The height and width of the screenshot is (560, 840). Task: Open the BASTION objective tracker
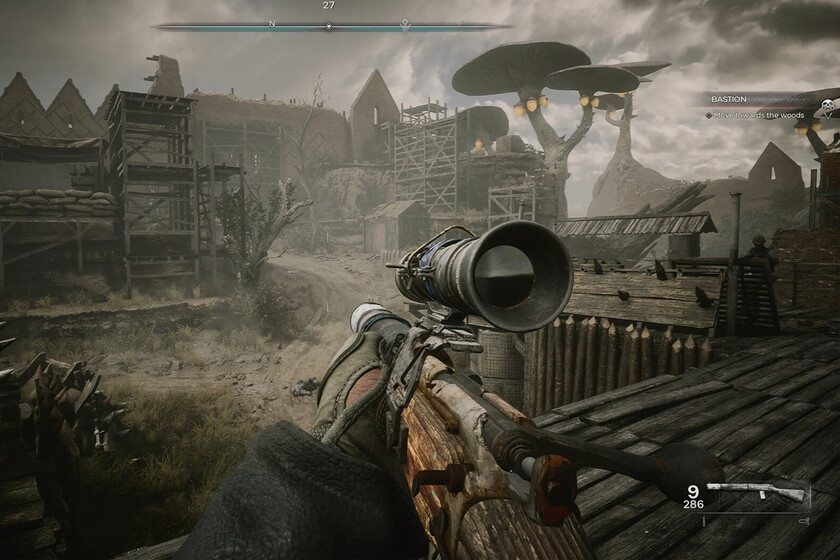click(x=728, y=100)
